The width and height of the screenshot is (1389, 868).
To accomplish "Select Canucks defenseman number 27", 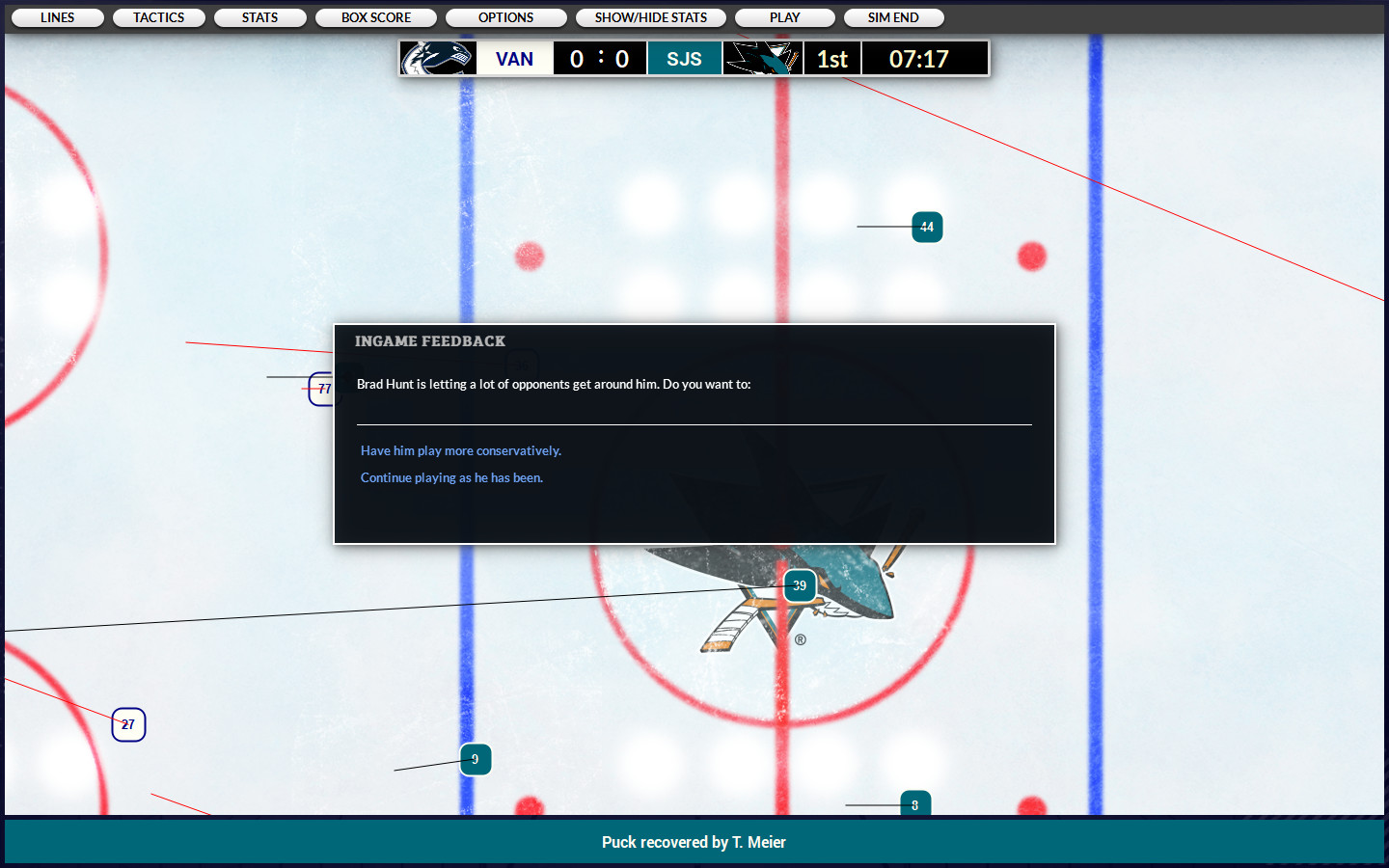I will pyautogui.click(x=128, y=724).
